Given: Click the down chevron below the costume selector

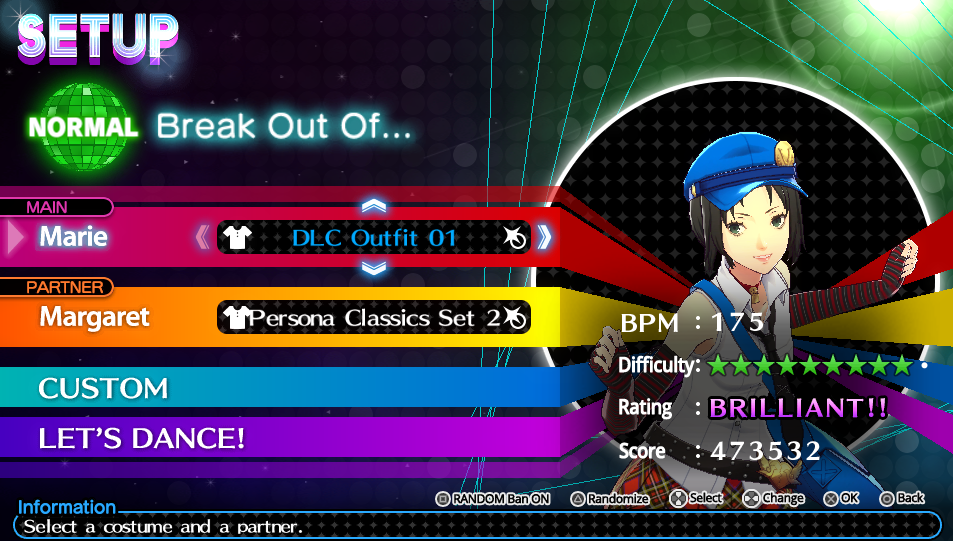Looking at the screenshot, I should tap(374, 268).
